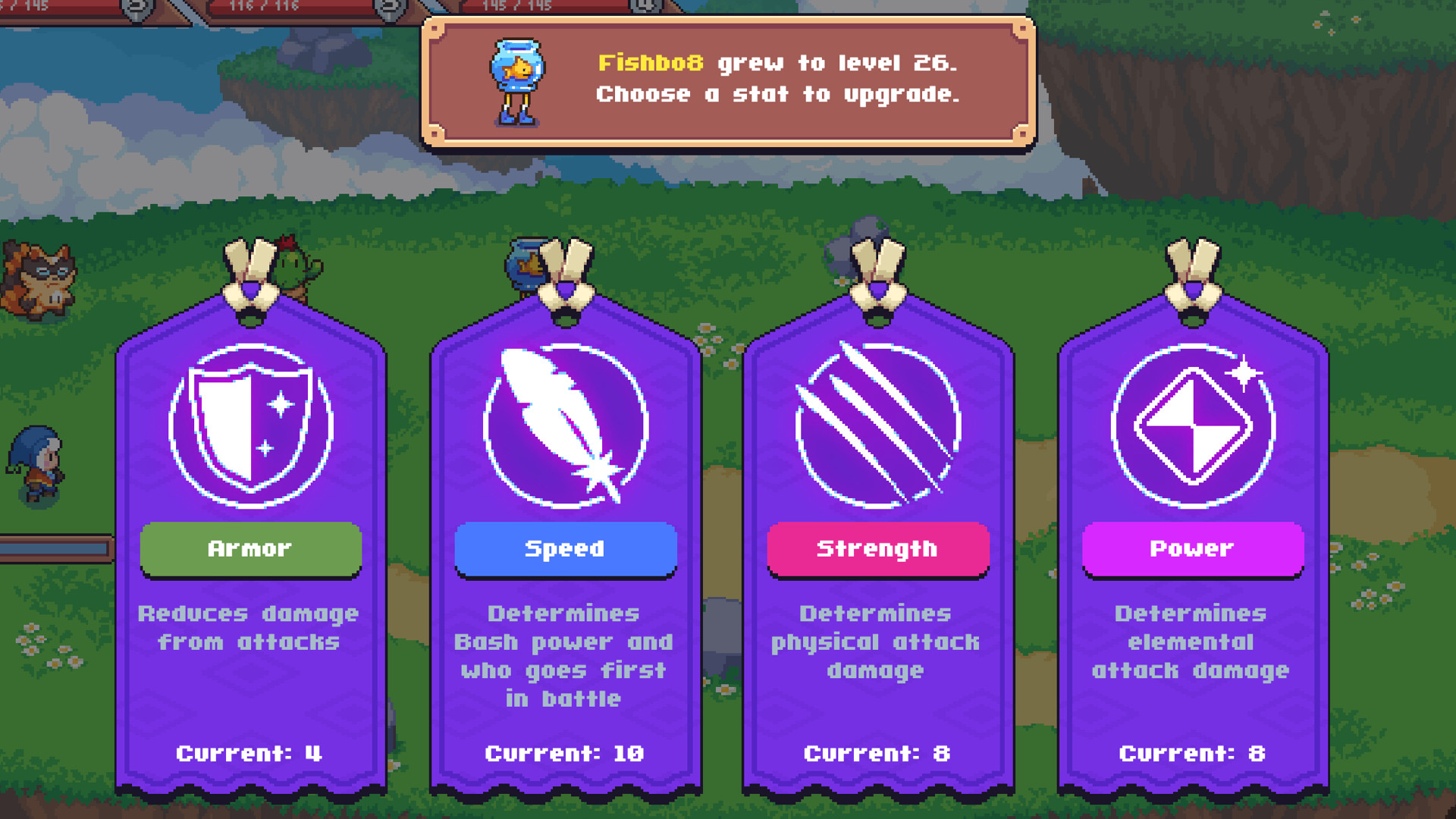The height and width of the screenshot is (819, 1456).
Task: Click 'Current: 10' under the Speed card
Action: (565, 753)
